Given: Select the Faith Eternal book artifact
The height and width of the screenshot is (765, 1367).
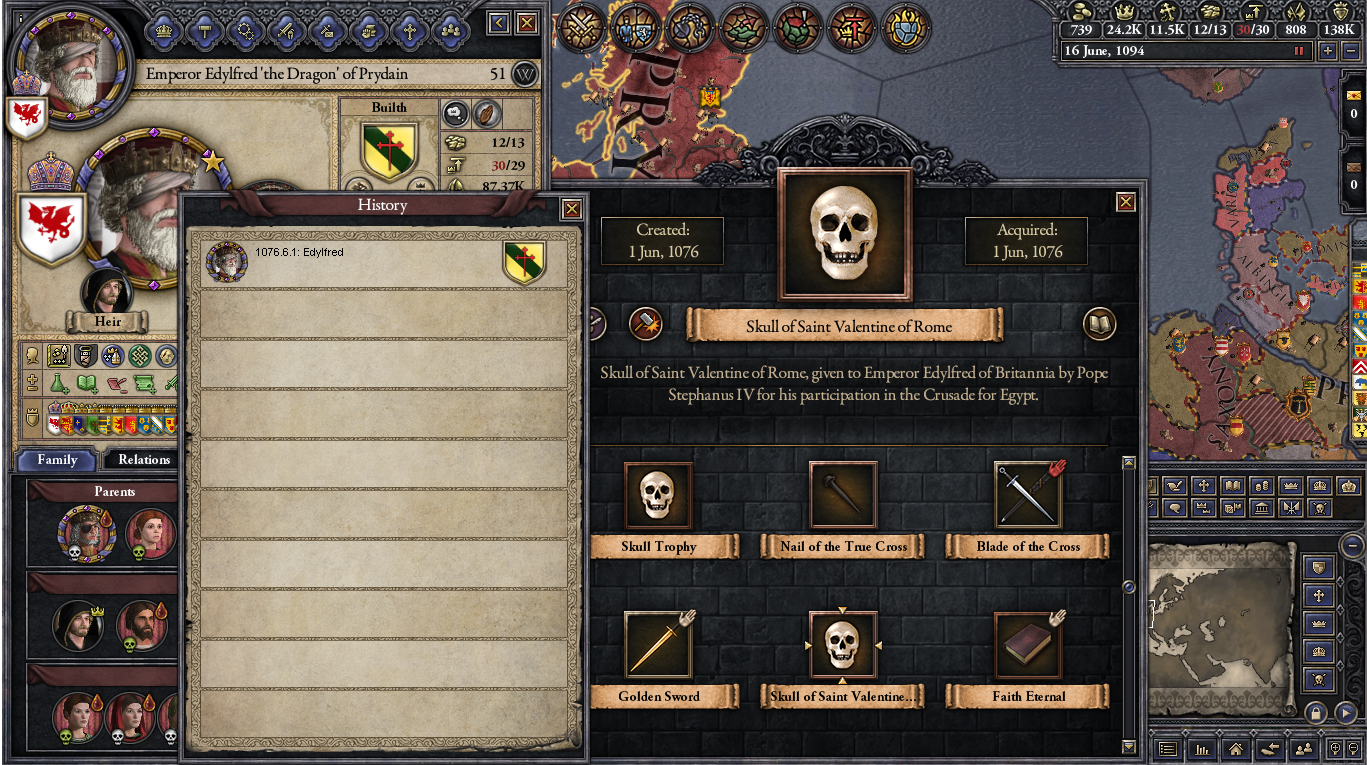Looking at the screenshot, I should click(x=1027, y=645).
